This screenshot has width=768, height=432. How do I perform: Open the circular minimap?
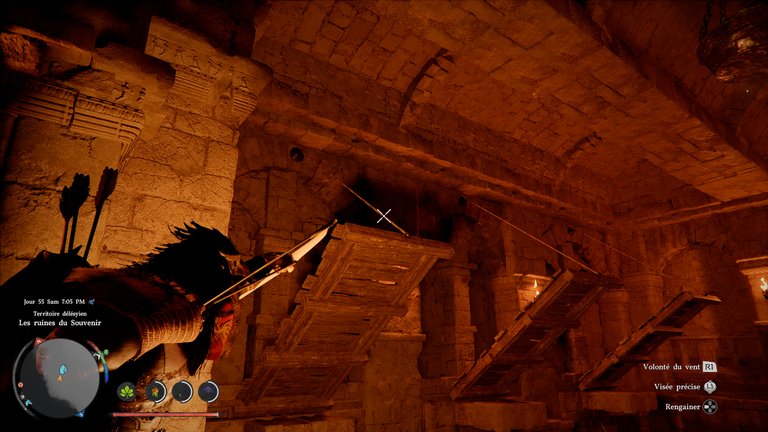point(57,377)
